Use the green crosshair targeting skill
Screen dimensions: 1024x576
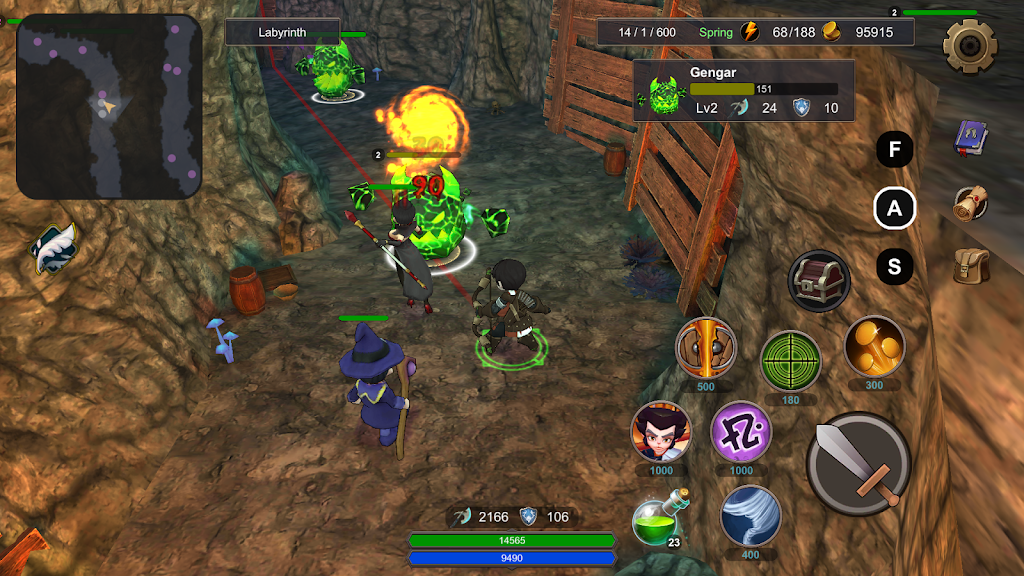pyautogui.click(x=790, y=360)
